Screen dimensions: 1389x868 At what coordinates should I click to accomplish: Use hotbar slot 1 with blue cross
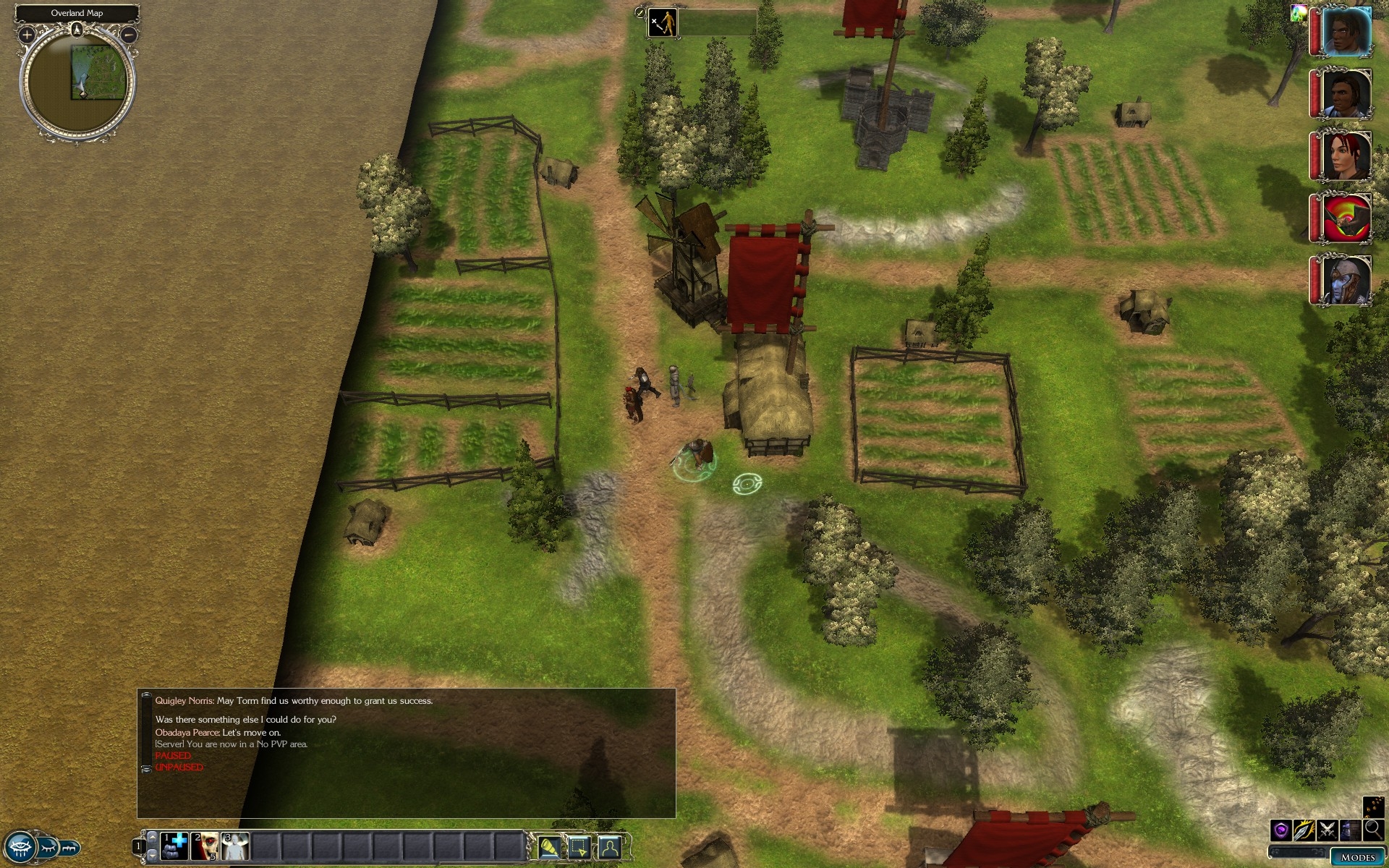[x=174, y=846]
